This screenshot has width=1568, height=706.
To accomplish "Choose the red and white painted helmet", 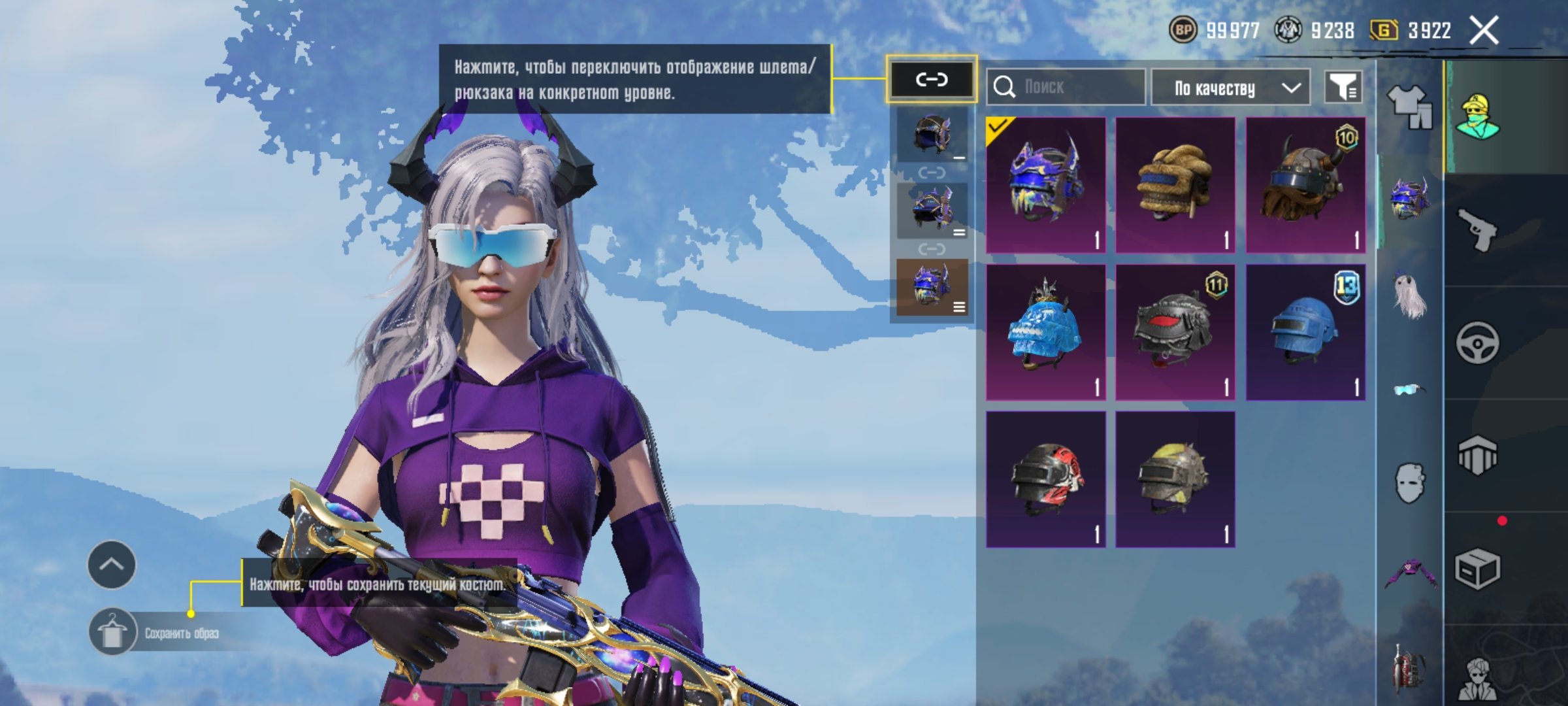I will coord(1045,479).
